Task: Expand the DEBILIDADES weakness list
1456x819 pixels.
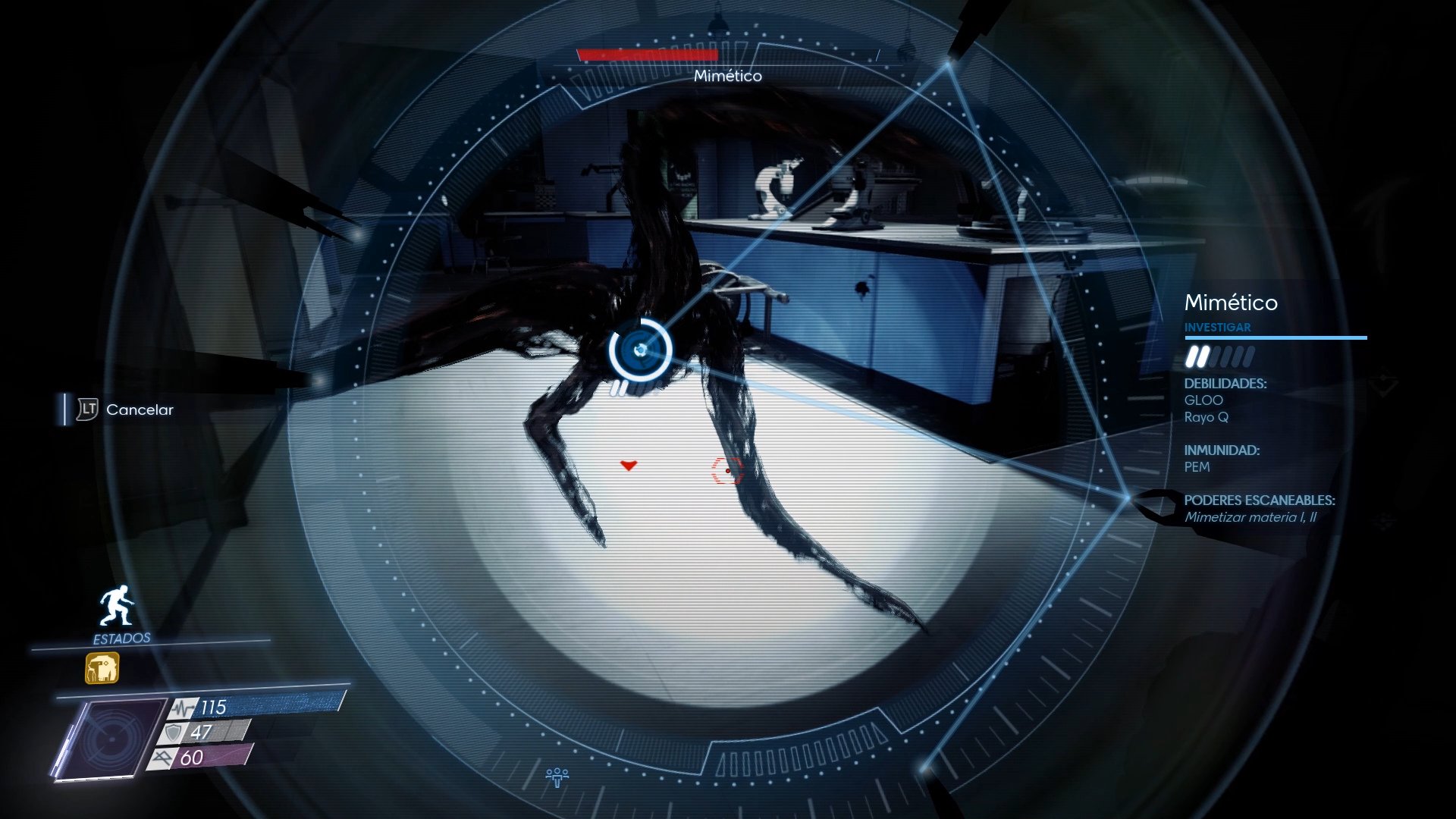Action: click(1228, 384)
